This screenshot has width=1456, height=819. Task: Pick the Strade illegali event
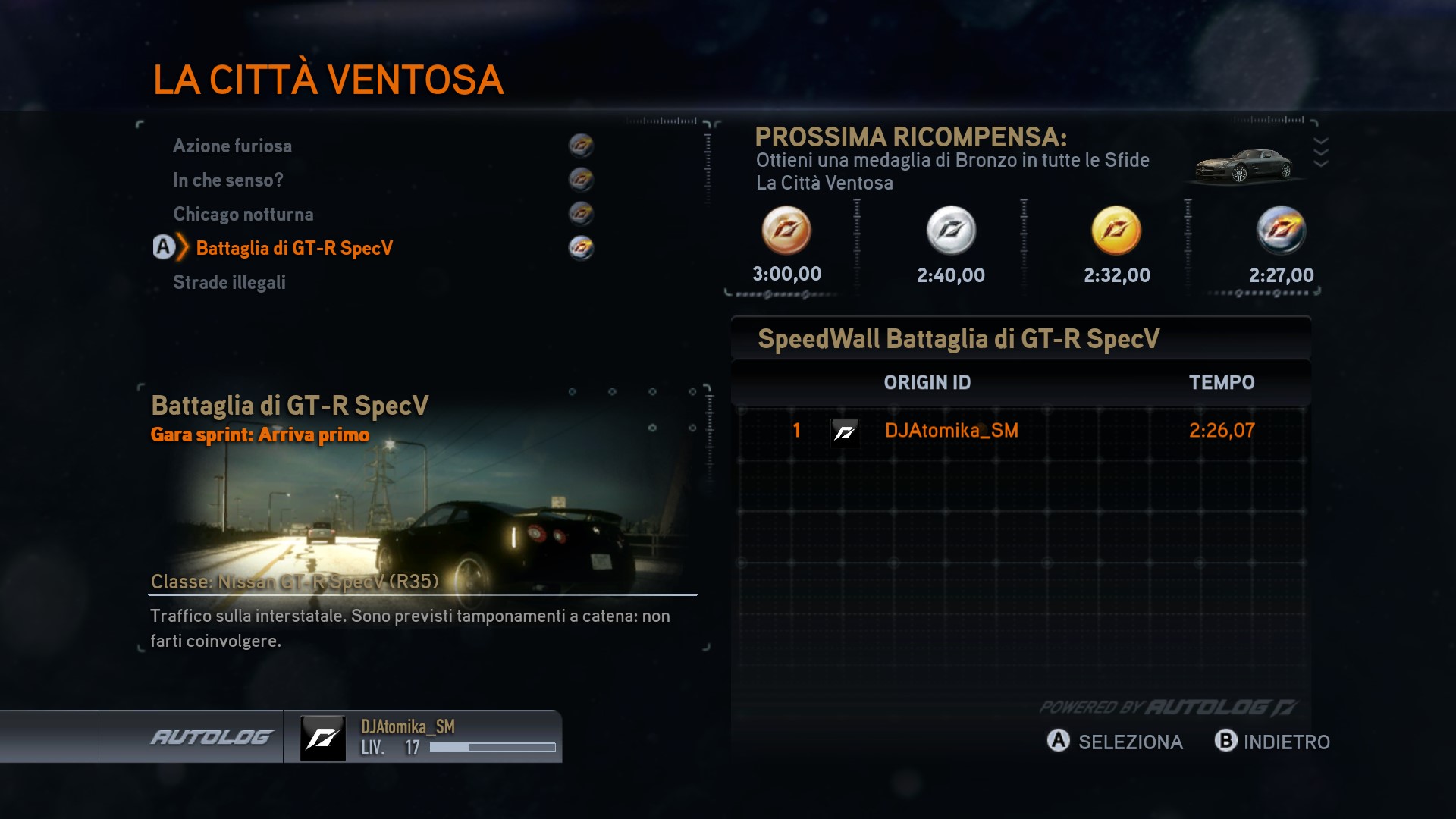click(229, 282)
